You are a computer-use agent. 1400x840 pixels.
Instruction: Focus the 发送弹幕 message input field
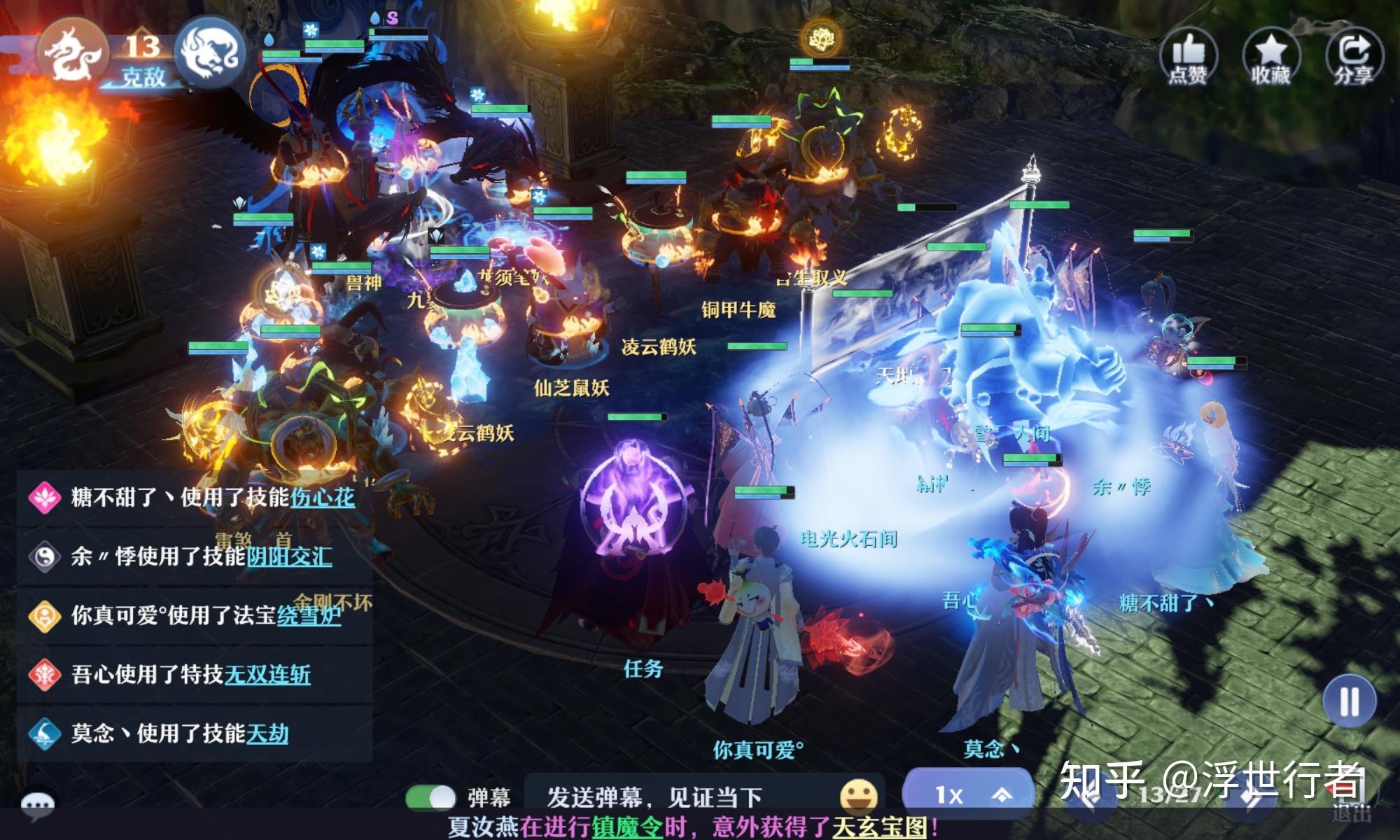pos(672,797)
